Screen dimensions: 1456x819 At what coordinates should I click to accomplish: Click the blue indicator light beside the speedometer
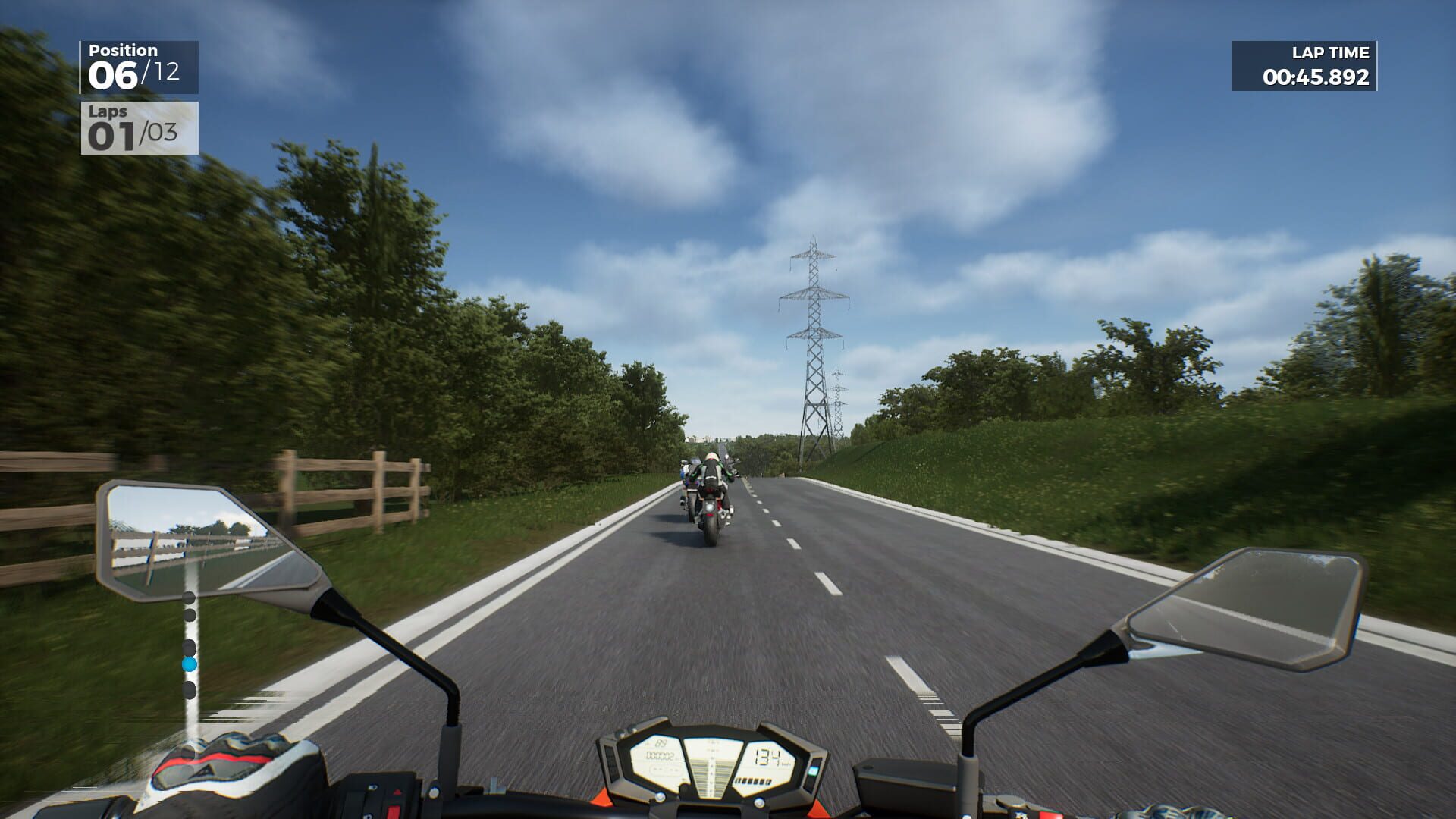click(812, 770)
